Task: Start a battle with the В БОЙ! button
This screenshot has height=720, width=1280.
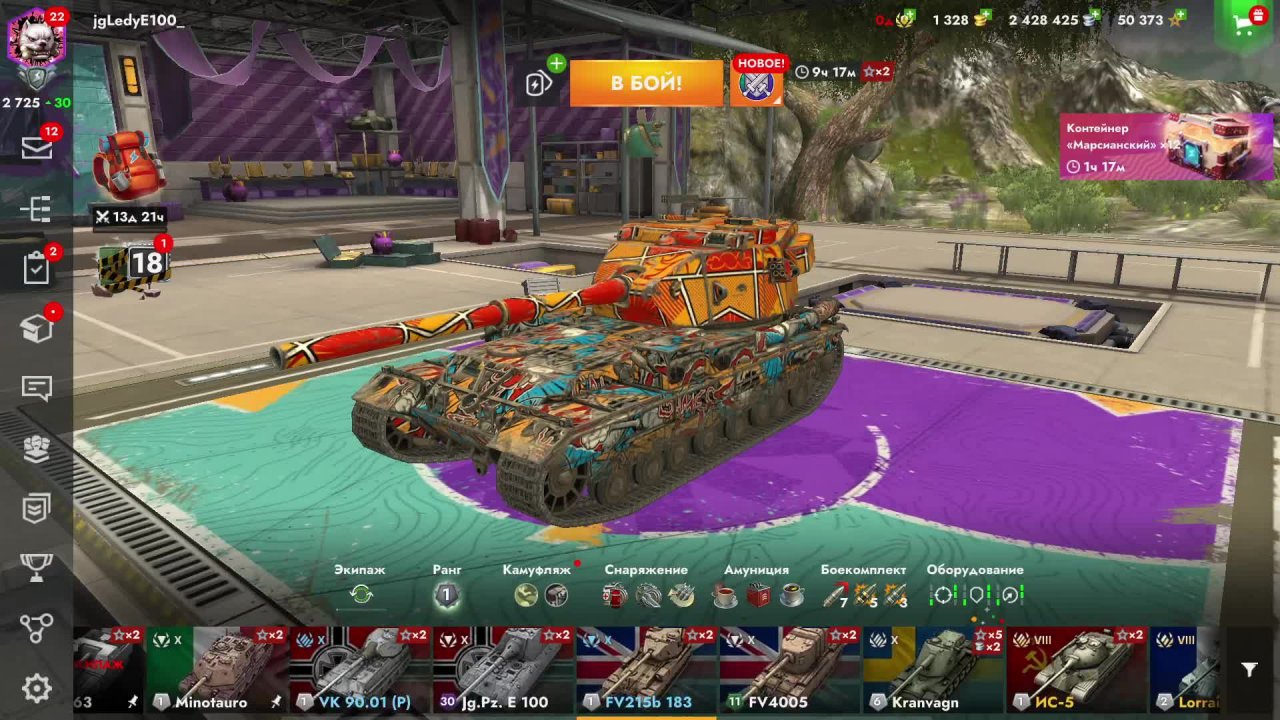Action: click(x=646, y=83)
